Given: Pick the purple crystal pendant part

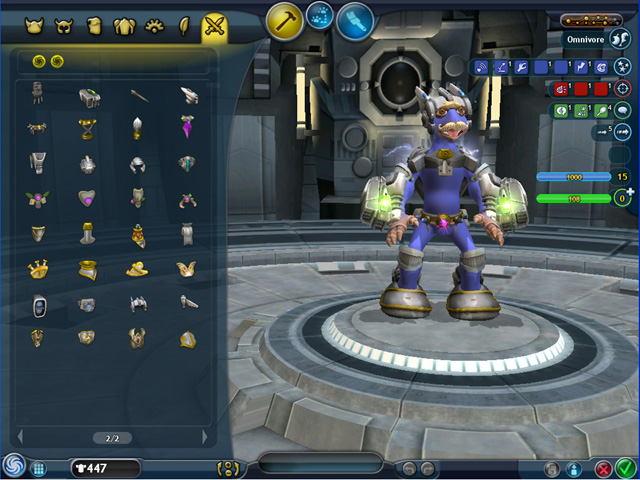Looking at the screenshot, I should pos(188,128).
